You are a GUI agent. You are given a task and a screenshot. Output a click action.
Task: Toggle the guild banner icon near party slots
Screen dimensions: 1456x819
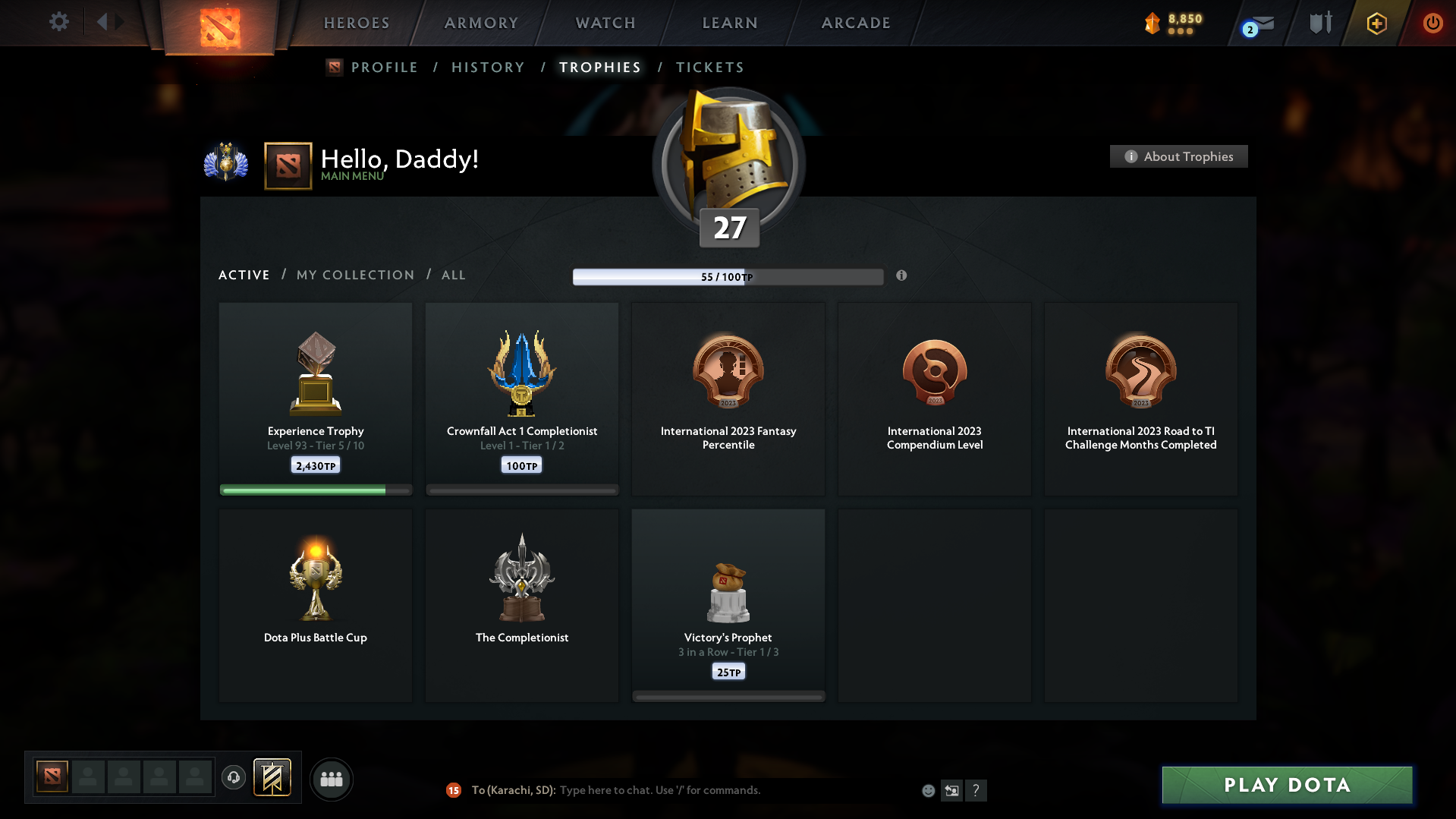tap(273, 778)
